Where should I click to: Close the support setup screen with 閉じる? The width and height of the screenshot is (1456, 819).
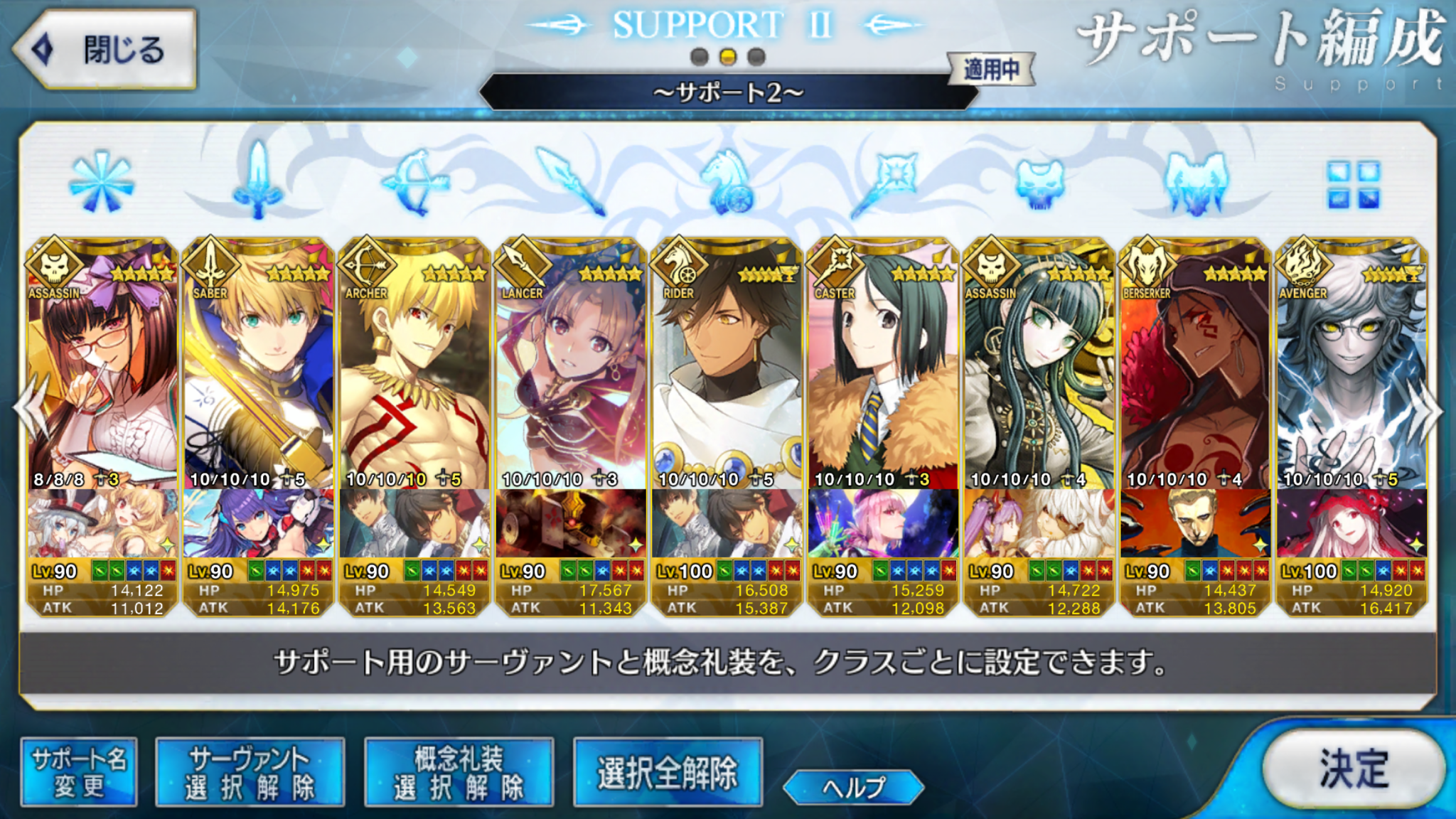coord(105,49)
